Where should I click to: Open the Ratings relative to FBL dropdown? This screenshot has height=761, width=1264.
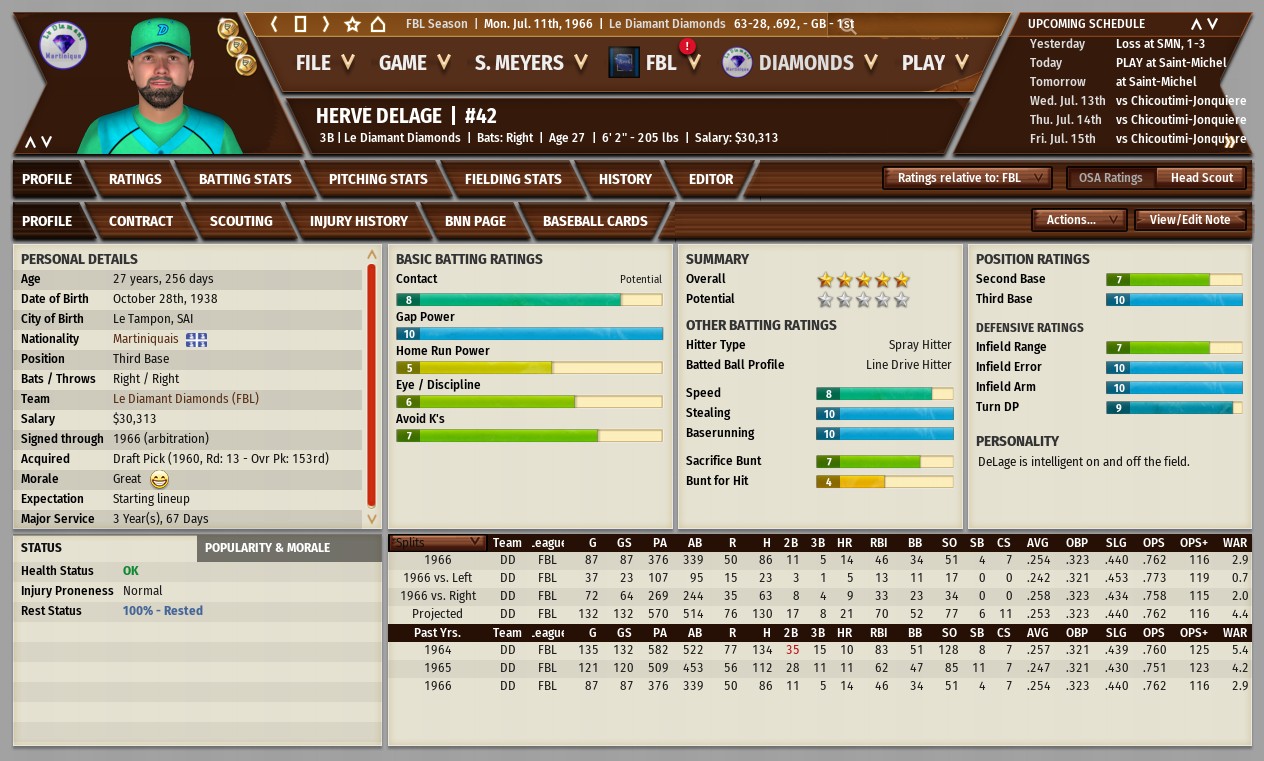click(x=967, y=178)
